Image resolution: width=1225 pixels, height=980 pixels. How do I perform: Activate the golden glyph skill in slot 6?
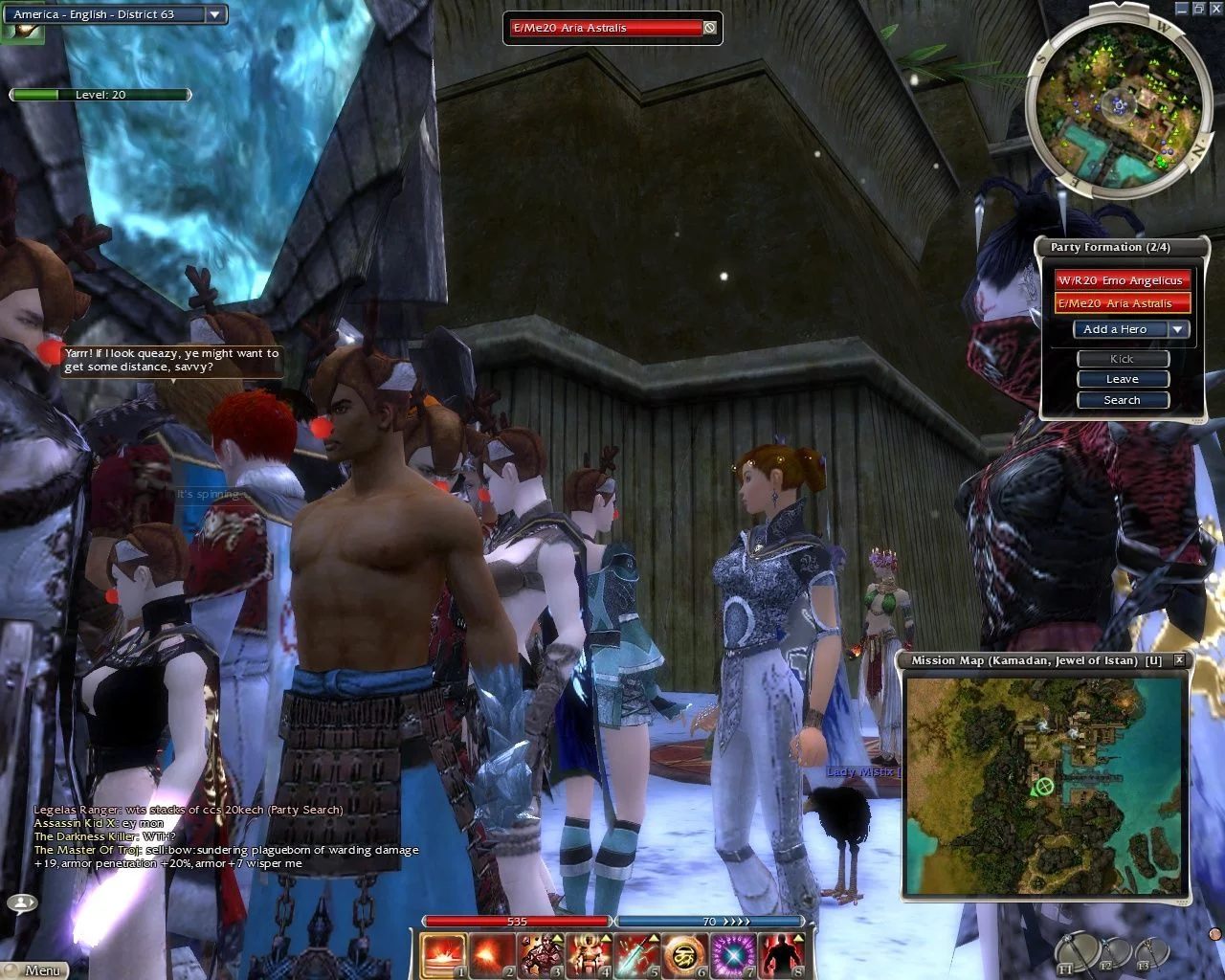685,955
